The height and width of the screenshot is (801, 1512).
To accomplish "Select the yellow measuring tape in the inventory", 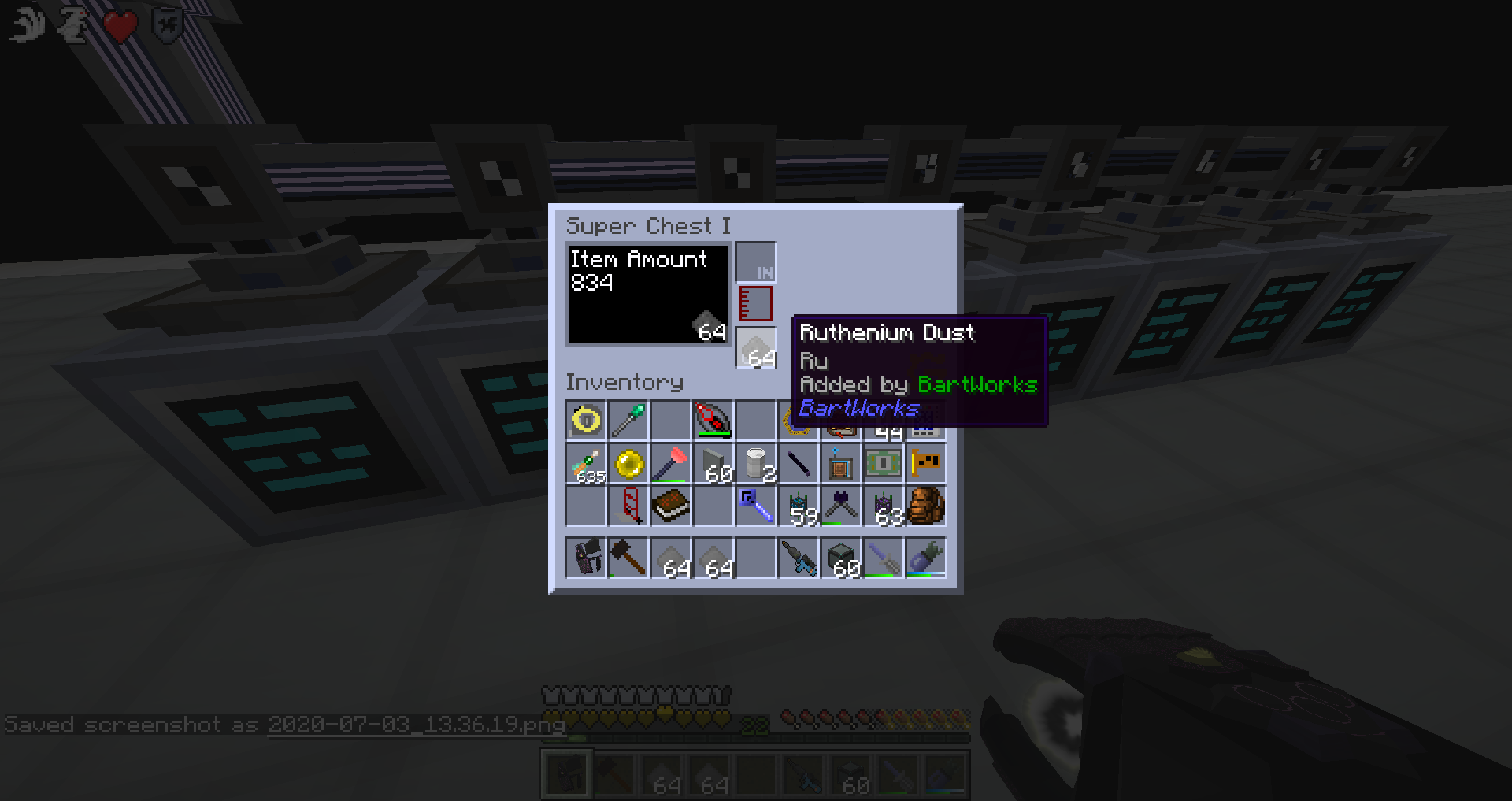I will (586, 421).
